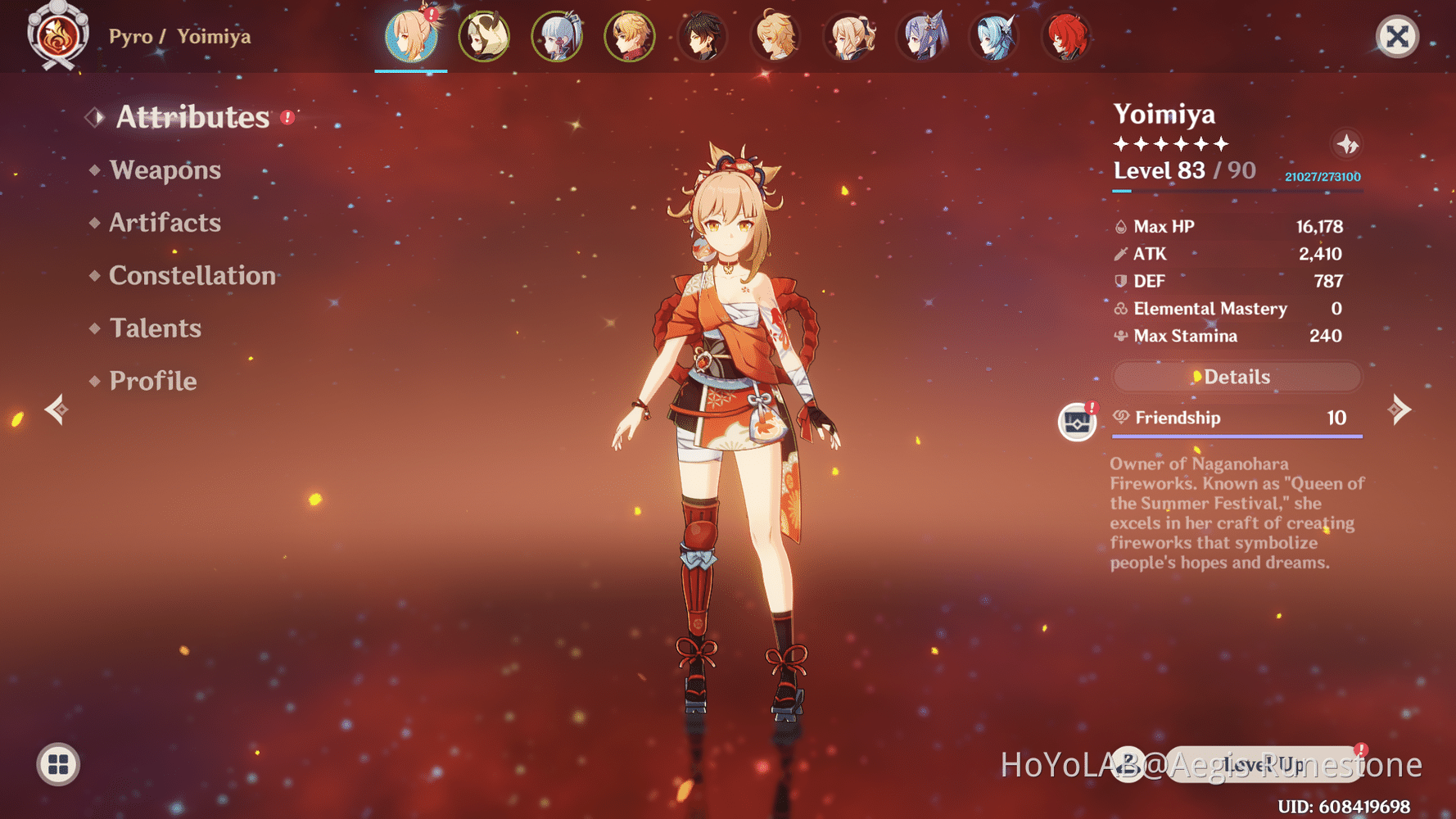Click left arrow to view previous character
The height and width of the screenshot is (819, 1456).
54,409
